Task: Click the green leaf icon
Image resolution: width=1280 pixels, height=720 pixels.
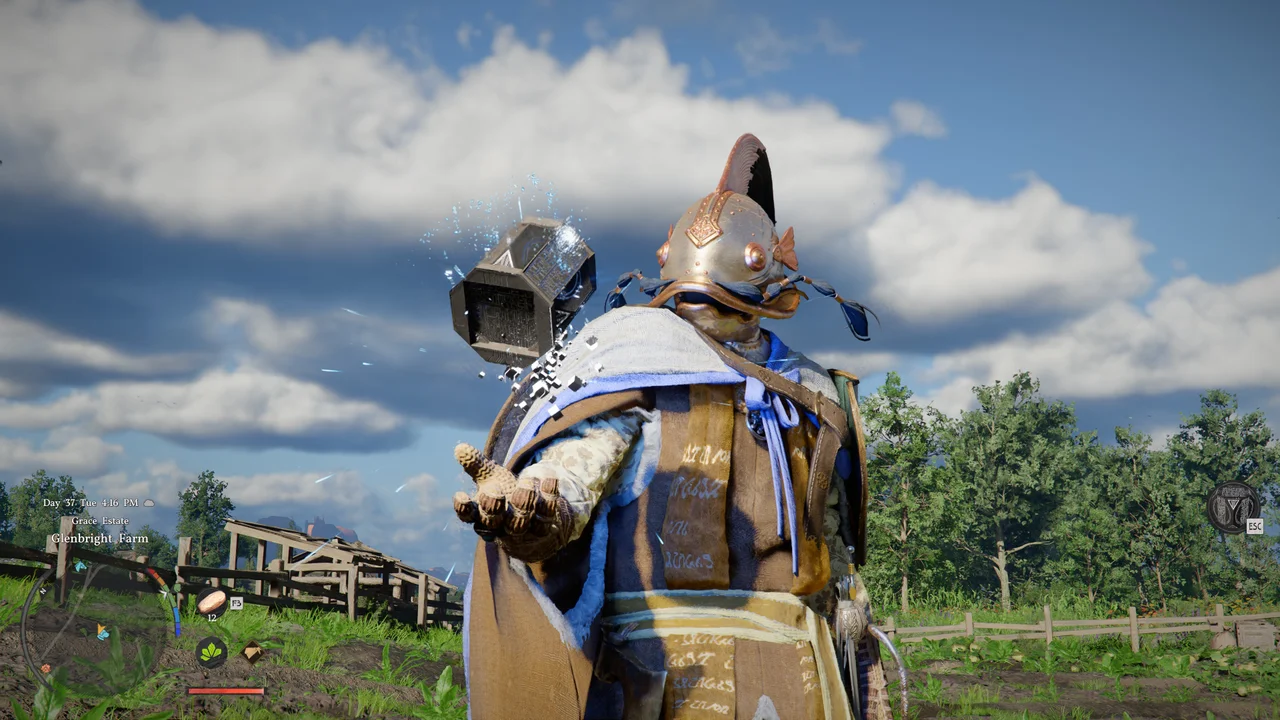Action: (211, 652)
